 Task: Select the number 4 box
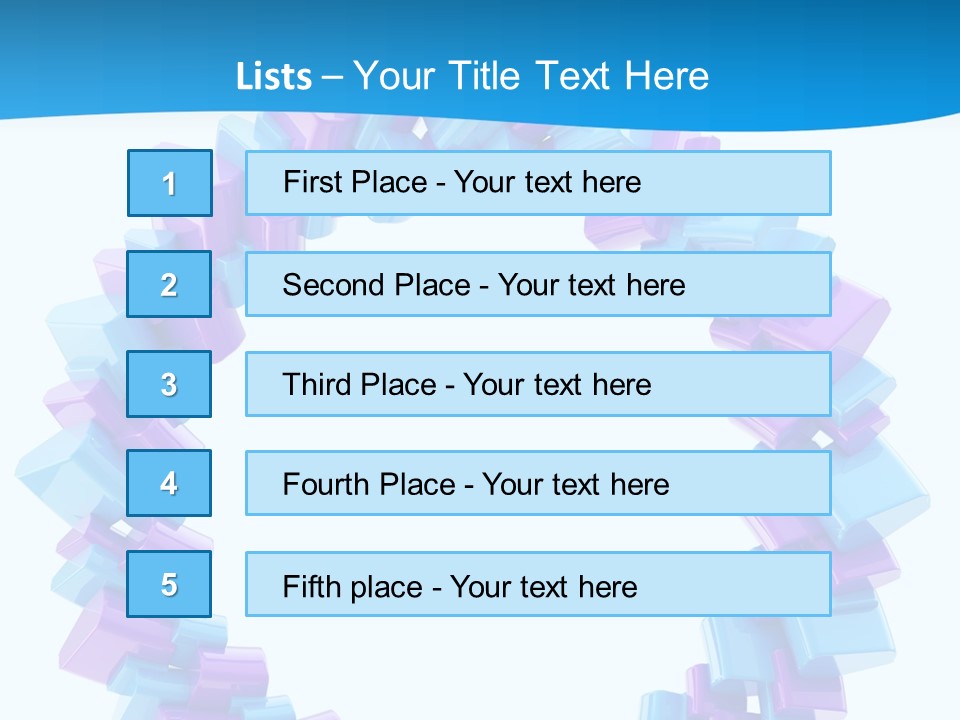coord(170,483)
